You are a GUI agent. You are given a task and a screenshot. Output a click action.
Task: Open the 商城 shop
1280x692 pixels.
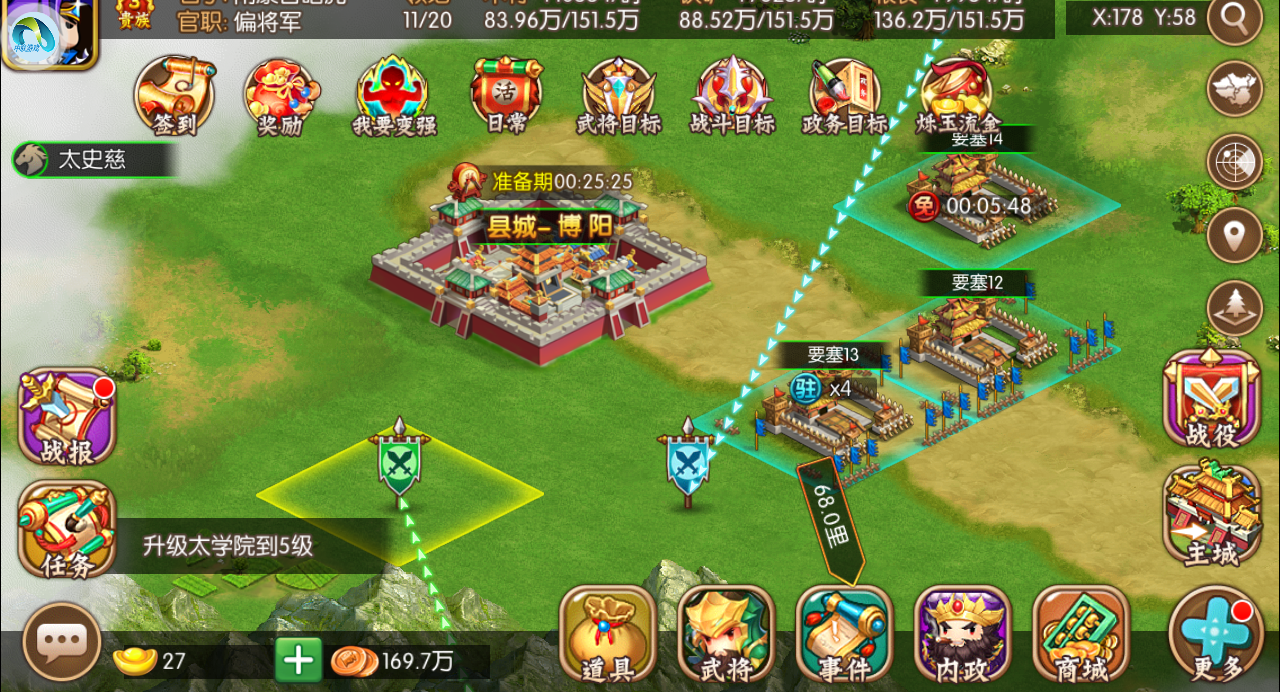coord(1081,634)
